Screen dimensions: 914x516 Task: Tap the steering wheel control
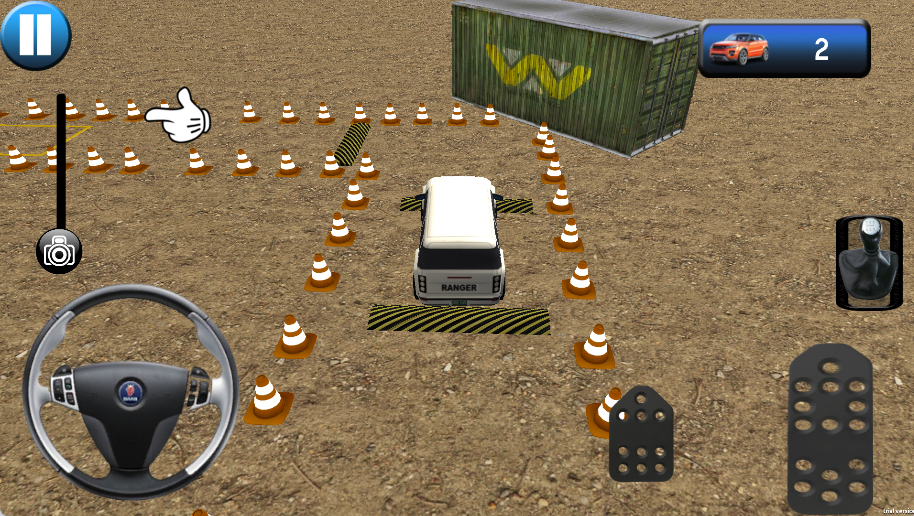click(130, 391)
